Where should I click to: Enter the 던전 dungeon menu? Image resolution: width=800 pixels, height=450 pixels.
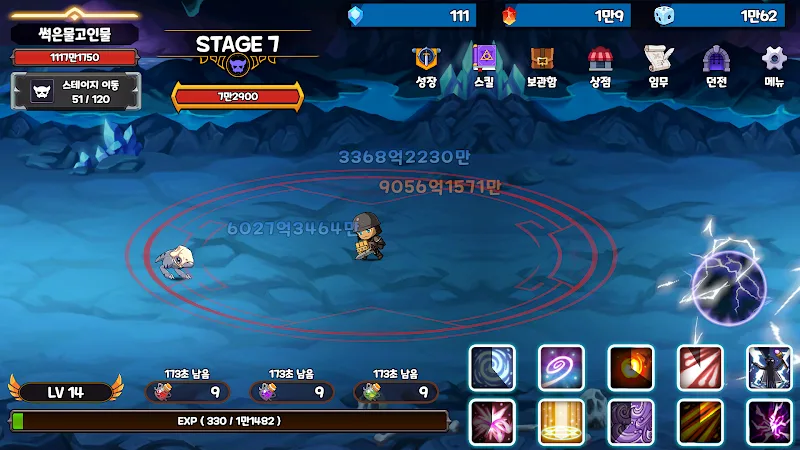click(x=715, y=65)
